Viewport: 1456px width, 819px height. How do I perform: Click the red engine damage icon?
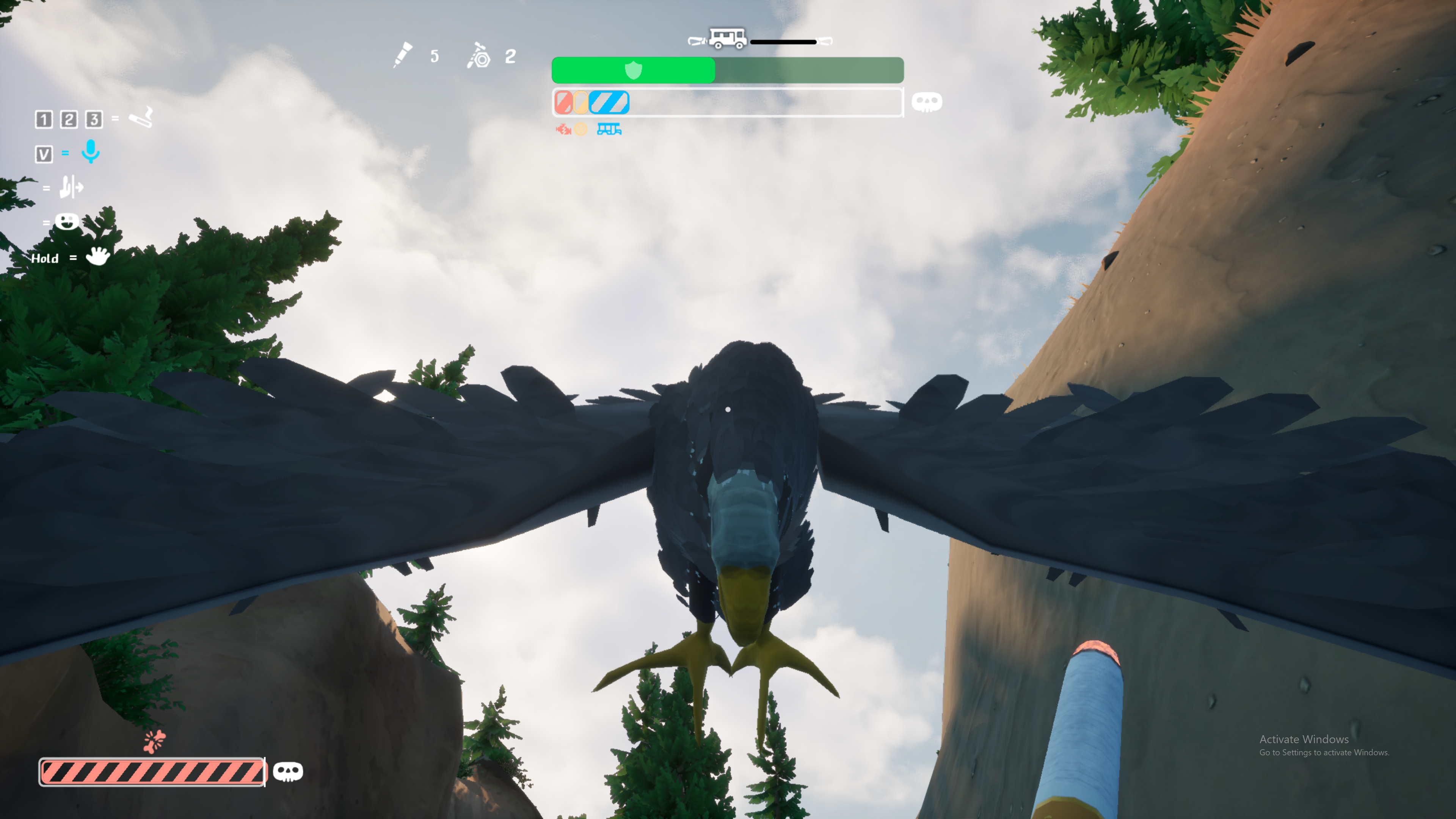tap(563, 129)
